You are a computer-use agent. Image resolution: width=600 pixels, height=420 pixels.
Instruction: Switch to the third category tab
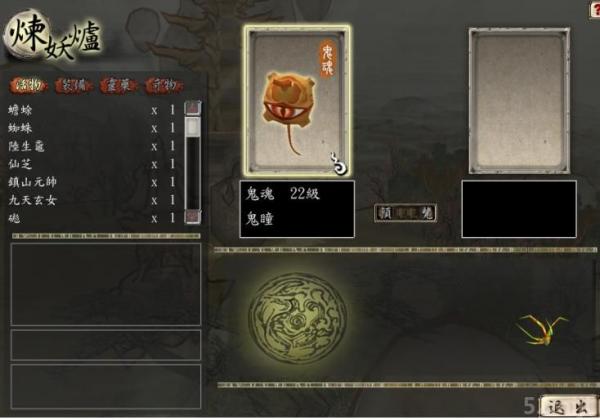pyautogui.click(x=117, y=86)
